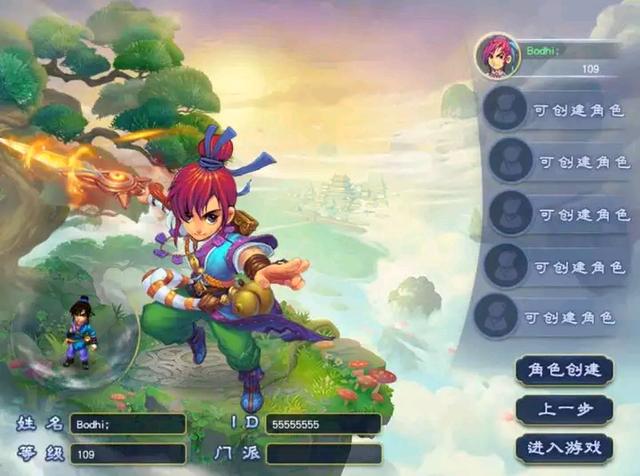Select the small character preview bubble
640x476 pixels.
77,335
